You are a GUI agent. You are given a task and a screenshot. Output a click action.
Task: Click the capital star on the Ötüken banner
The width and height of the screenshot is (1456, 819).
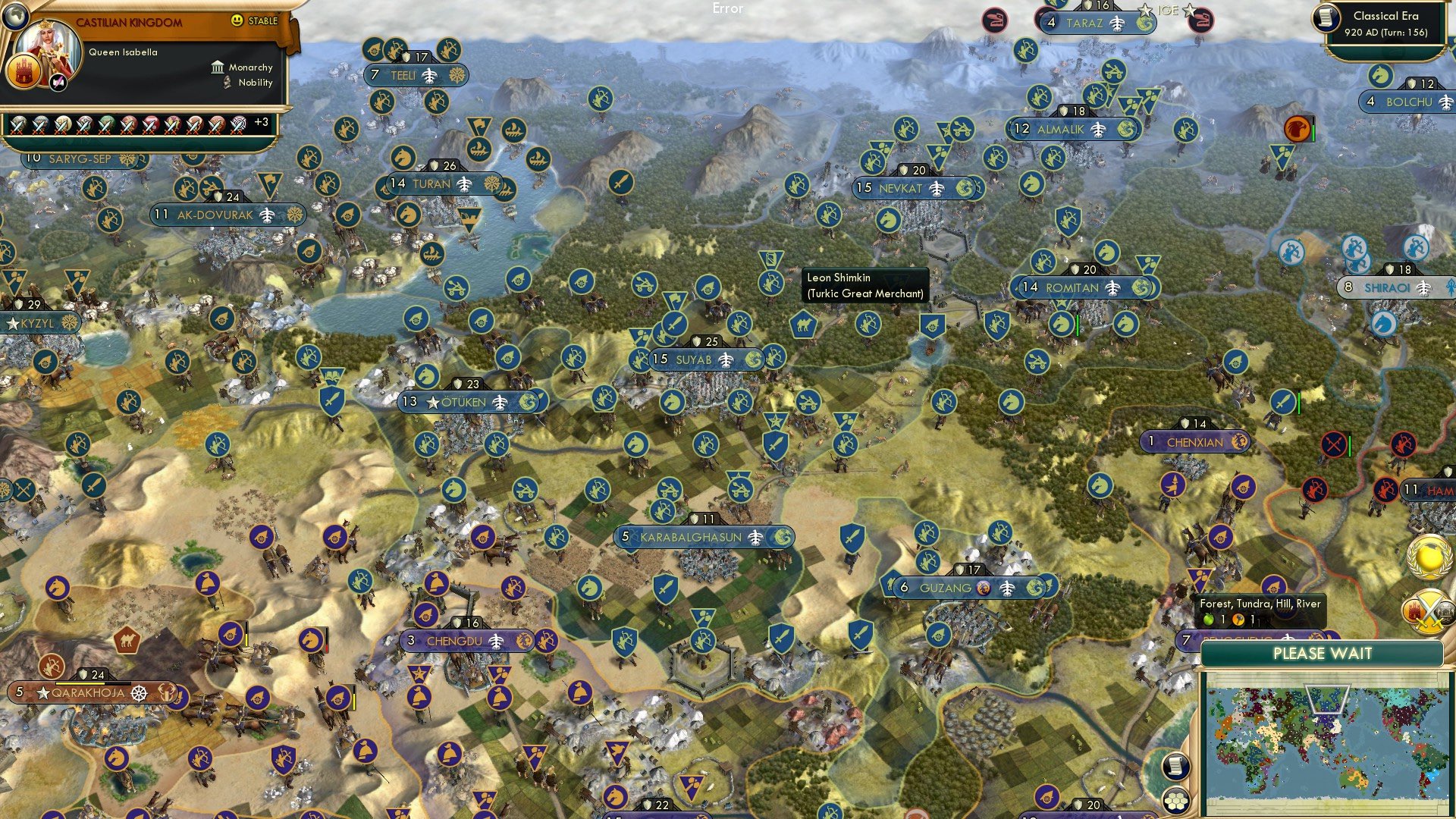click(x=432, y=403)
